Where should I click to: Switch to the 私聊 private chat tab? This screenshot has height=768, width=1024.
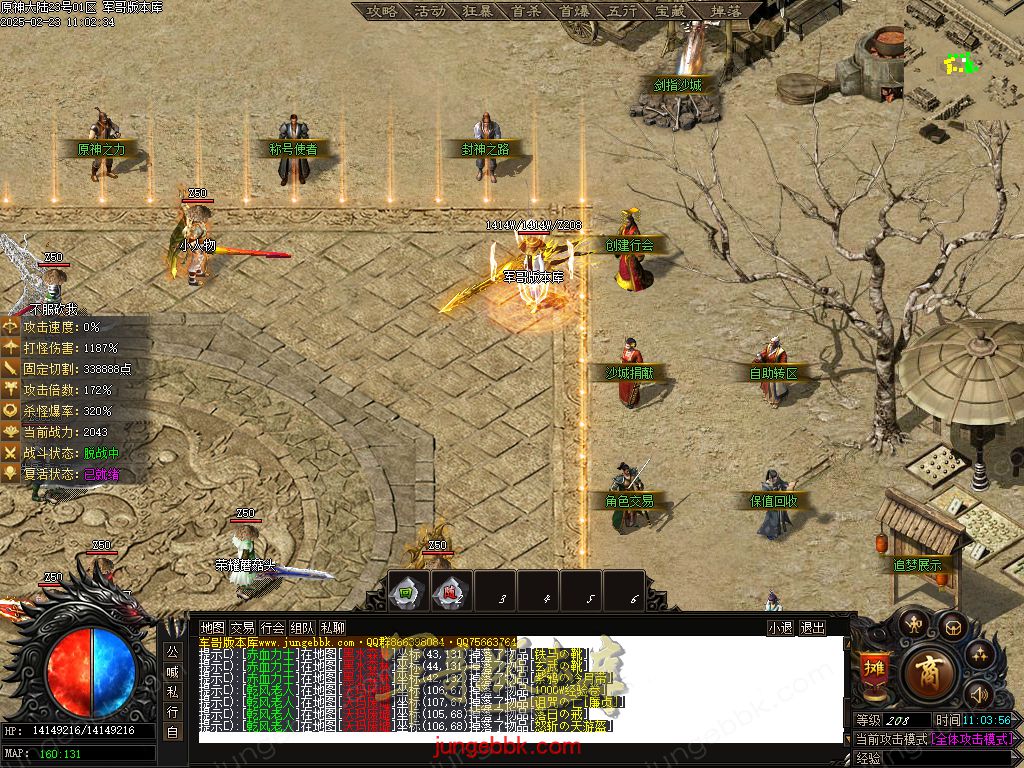[x=332, y=628]
